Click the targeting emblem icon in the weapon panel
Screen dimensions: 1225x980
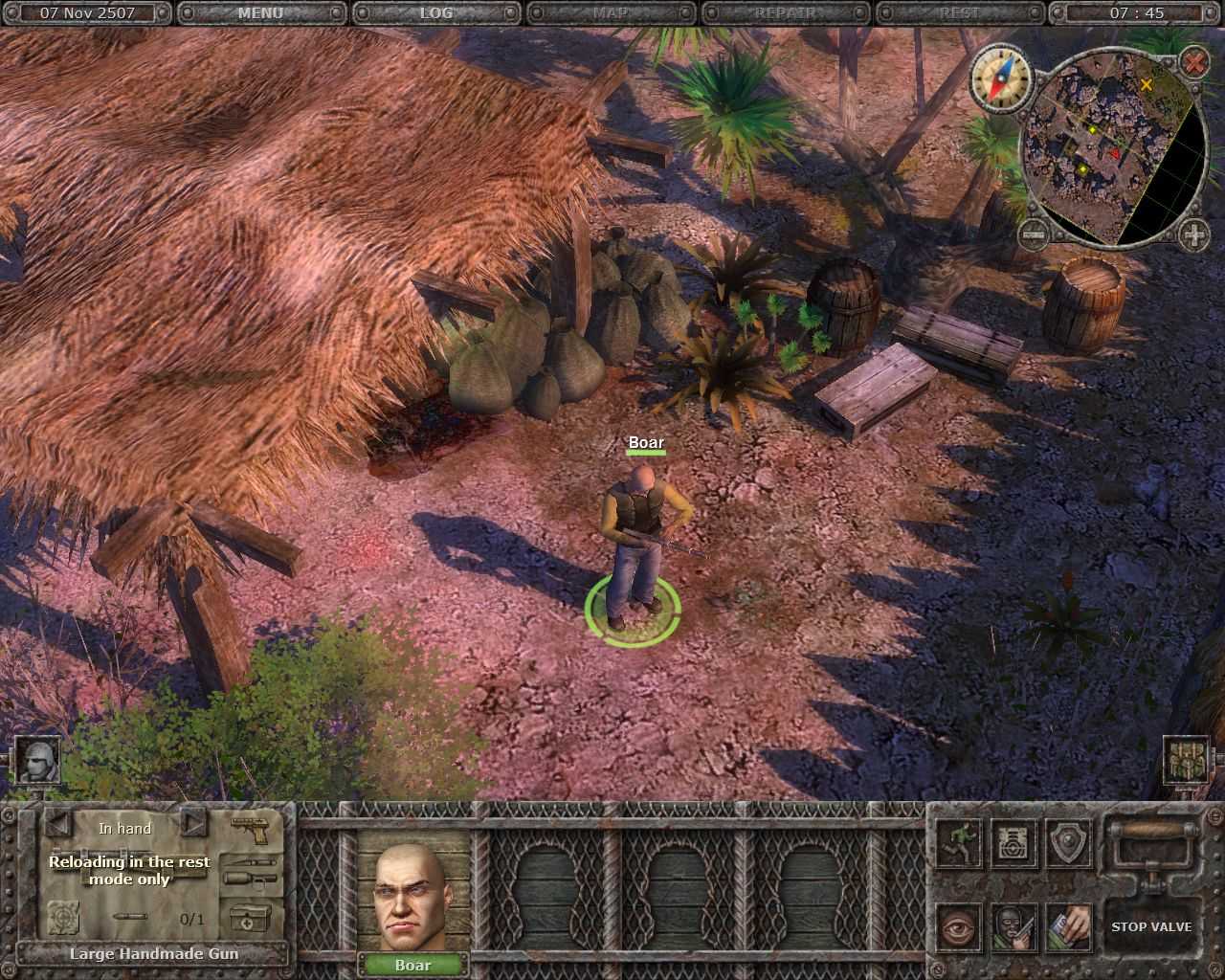(63, 918)
